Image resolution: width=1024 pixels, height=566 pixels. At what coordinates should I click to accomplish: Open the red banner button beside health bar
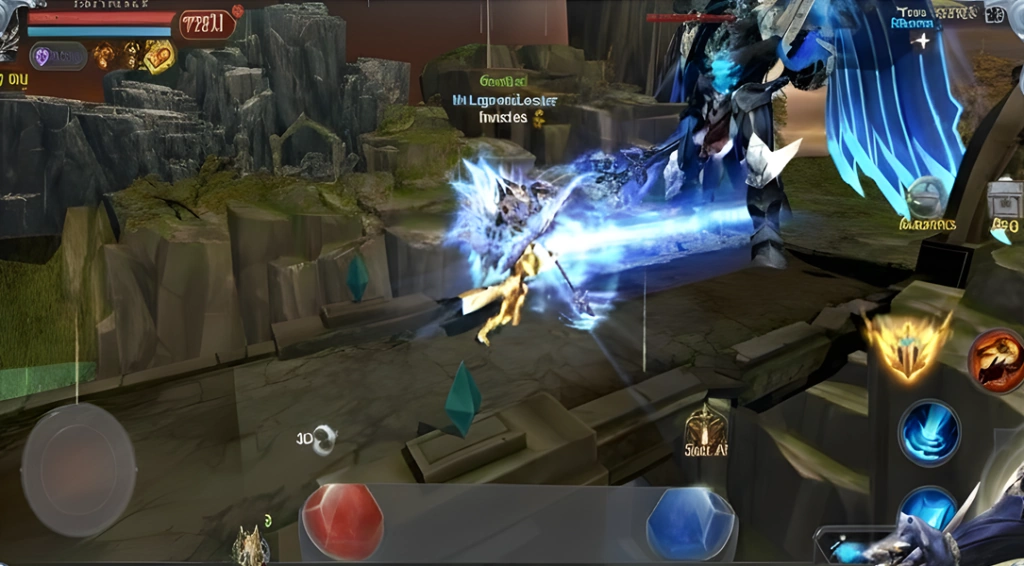click(207, 23)
